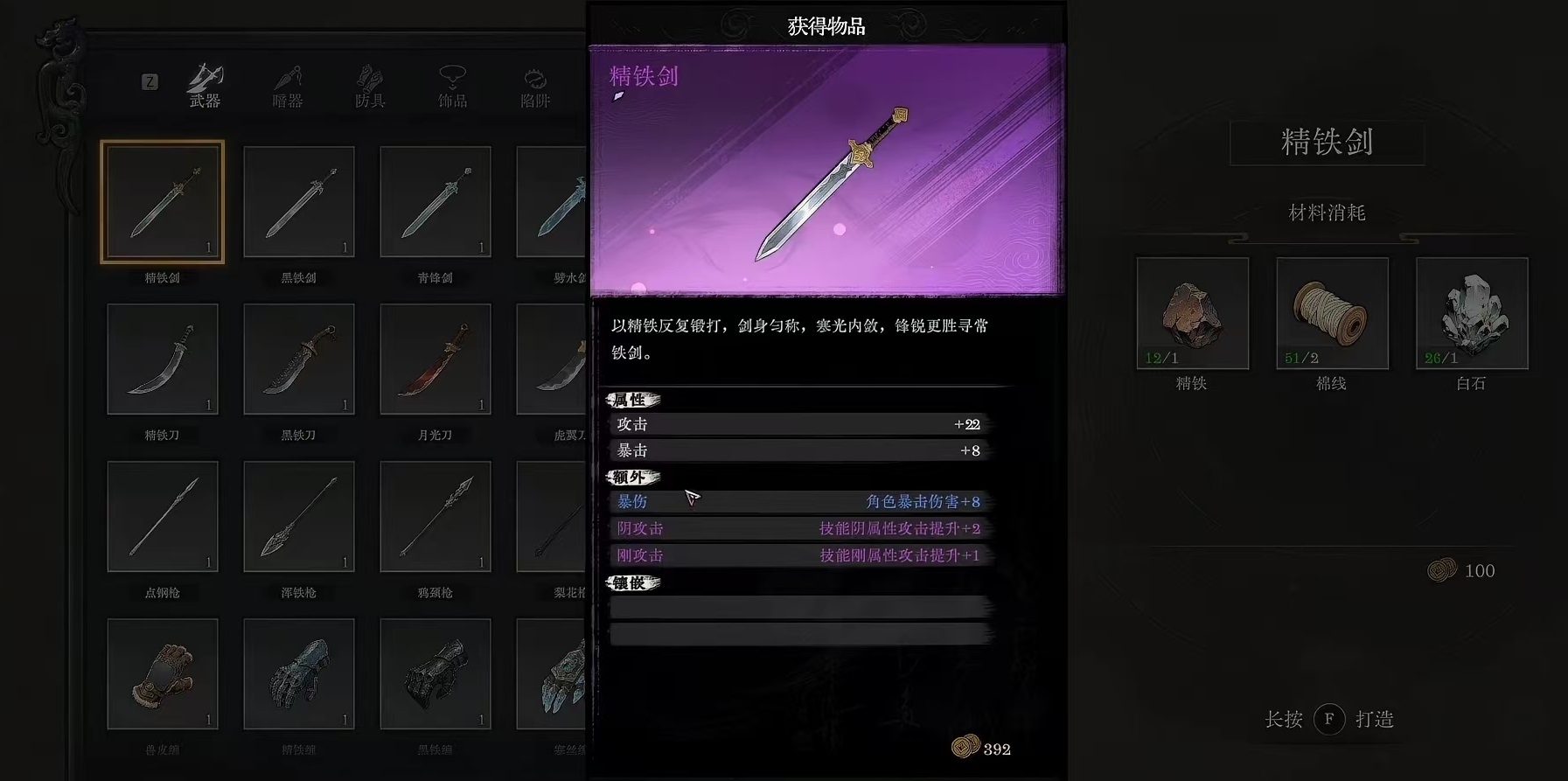
Task: Click the coin icon beside the 100 cost
Action: coord(1440,570)
